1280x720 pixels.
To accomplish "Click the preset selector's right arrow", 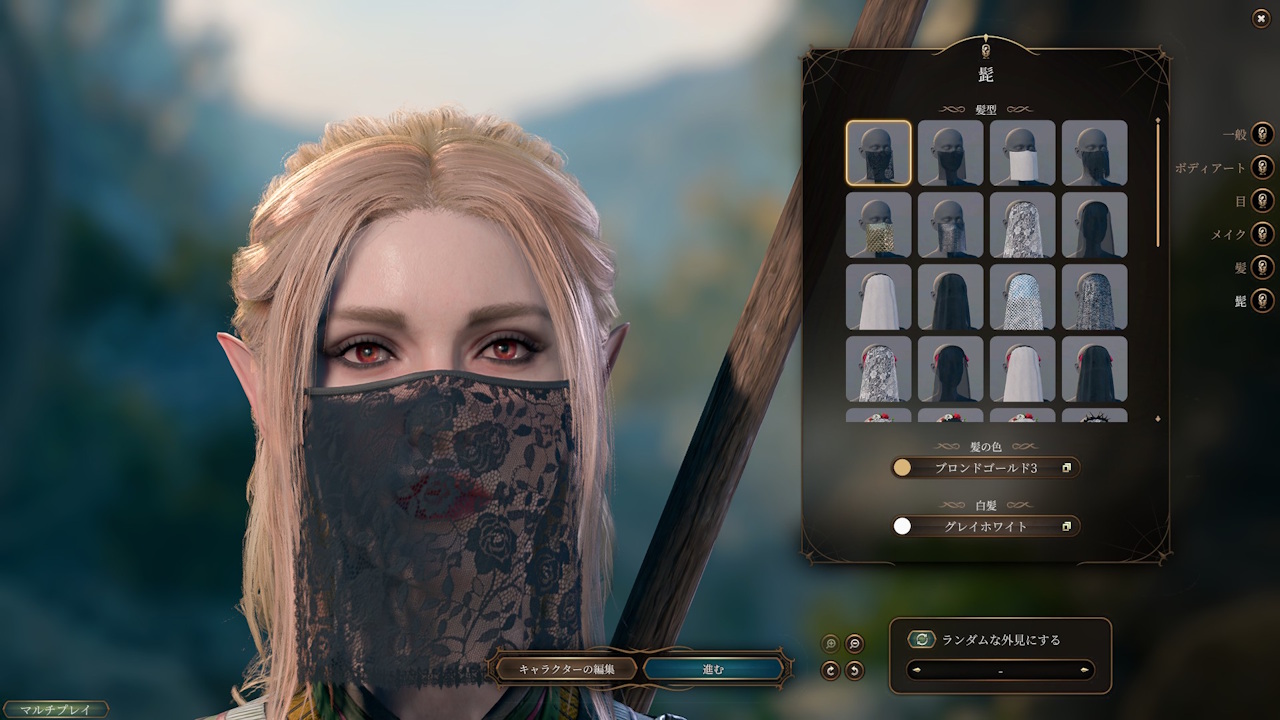I will (x=1085, y=670).
